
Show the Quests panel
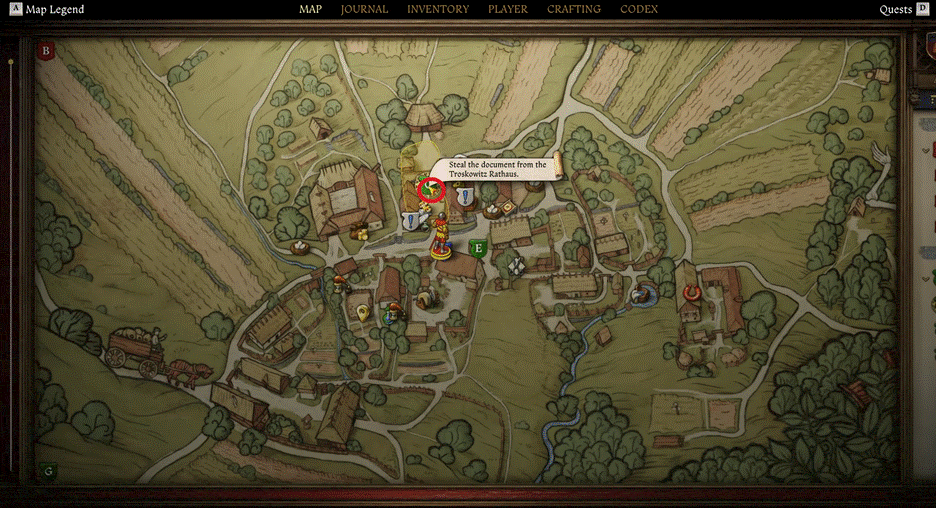tap(895, 10)
